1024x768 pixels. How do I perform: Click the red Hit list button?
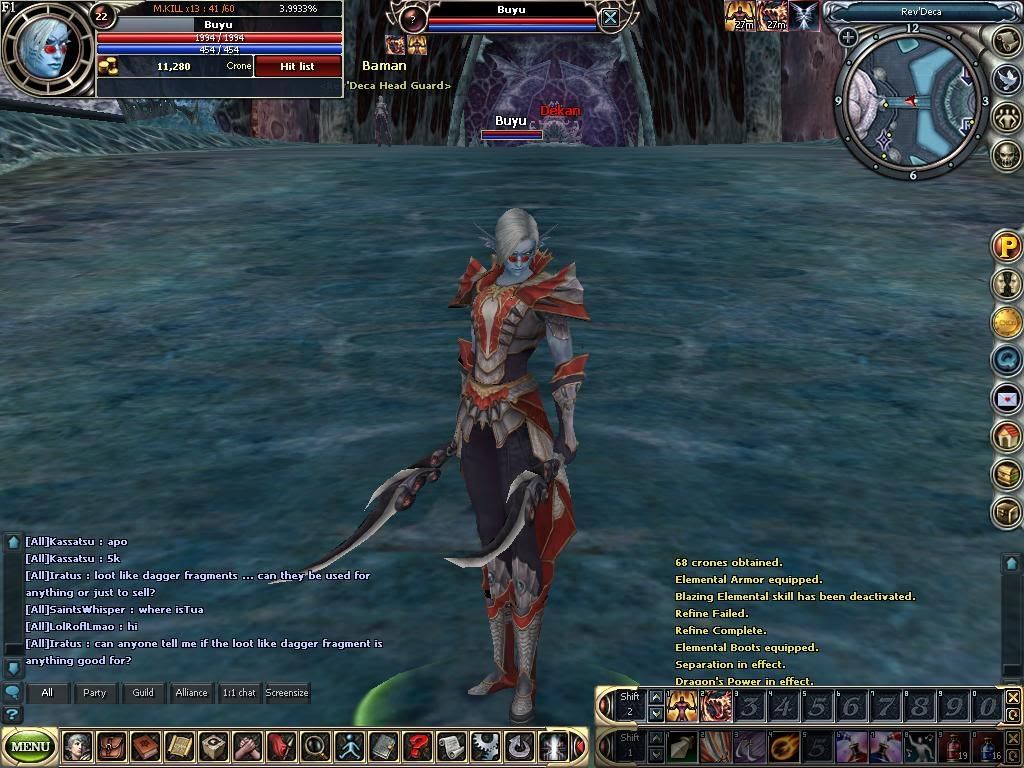point(297,66)
